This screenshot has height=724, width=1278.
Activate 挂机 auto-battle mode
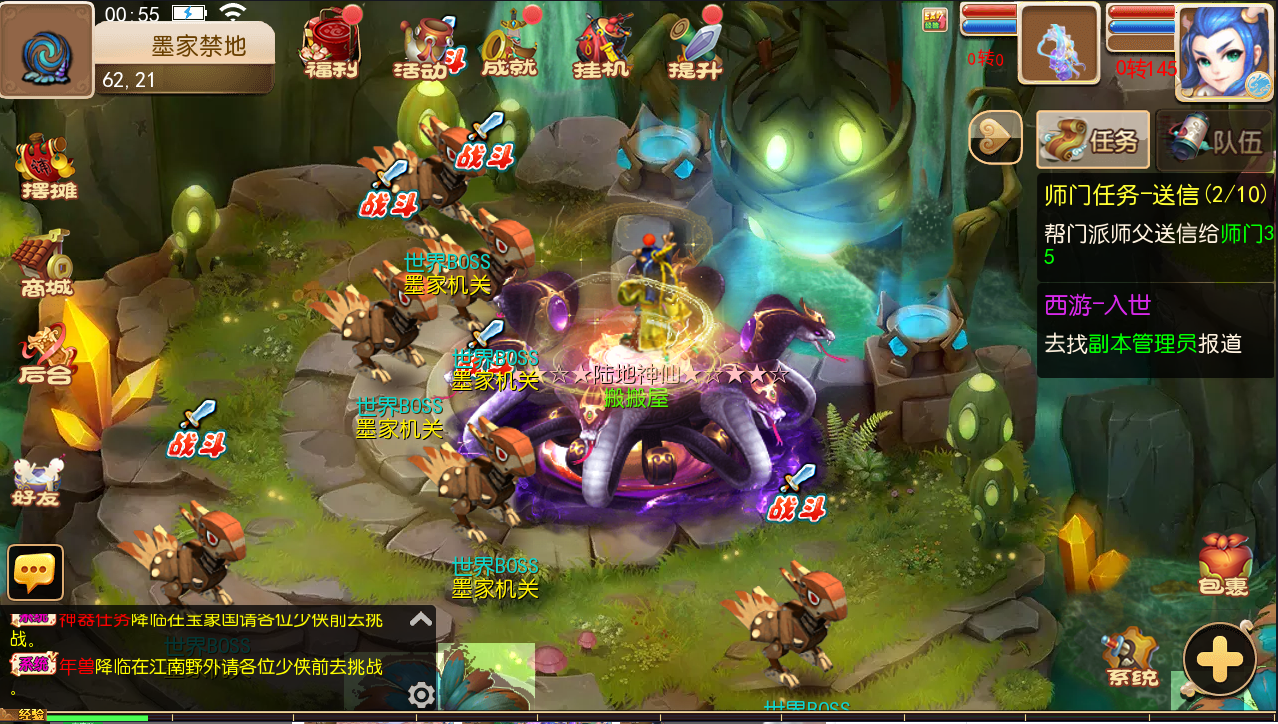tap(601, 47)
